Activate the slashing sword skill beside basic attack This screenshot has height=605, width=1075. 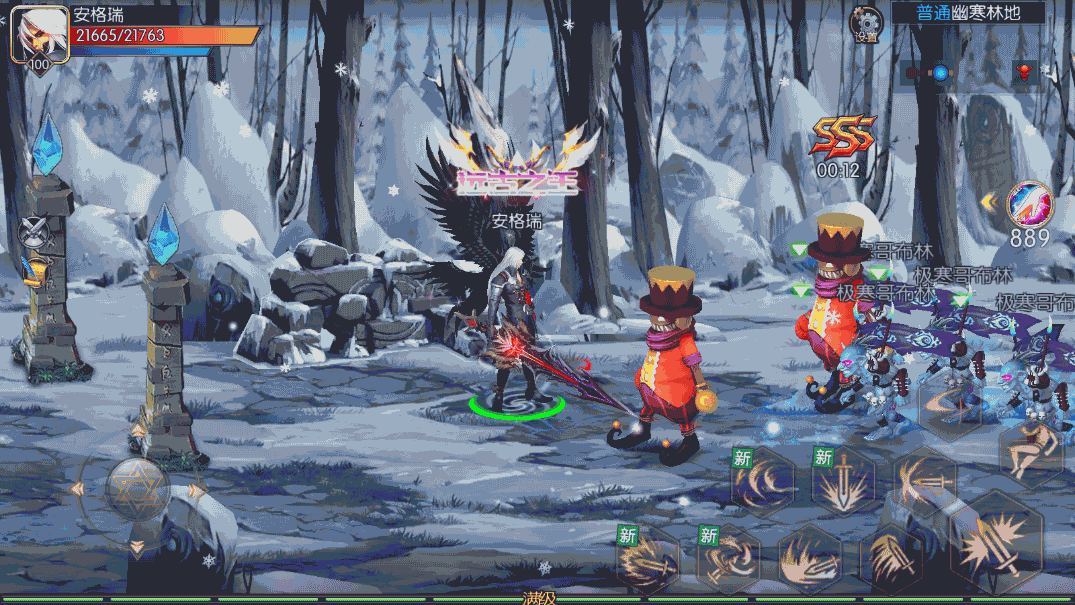point(890,555)
